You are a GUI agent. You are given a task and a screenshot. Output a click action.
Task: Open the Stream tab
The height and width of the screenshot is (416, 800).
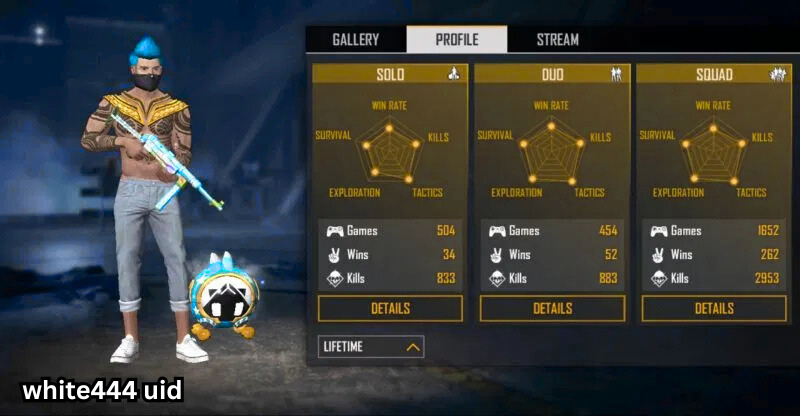557,40
